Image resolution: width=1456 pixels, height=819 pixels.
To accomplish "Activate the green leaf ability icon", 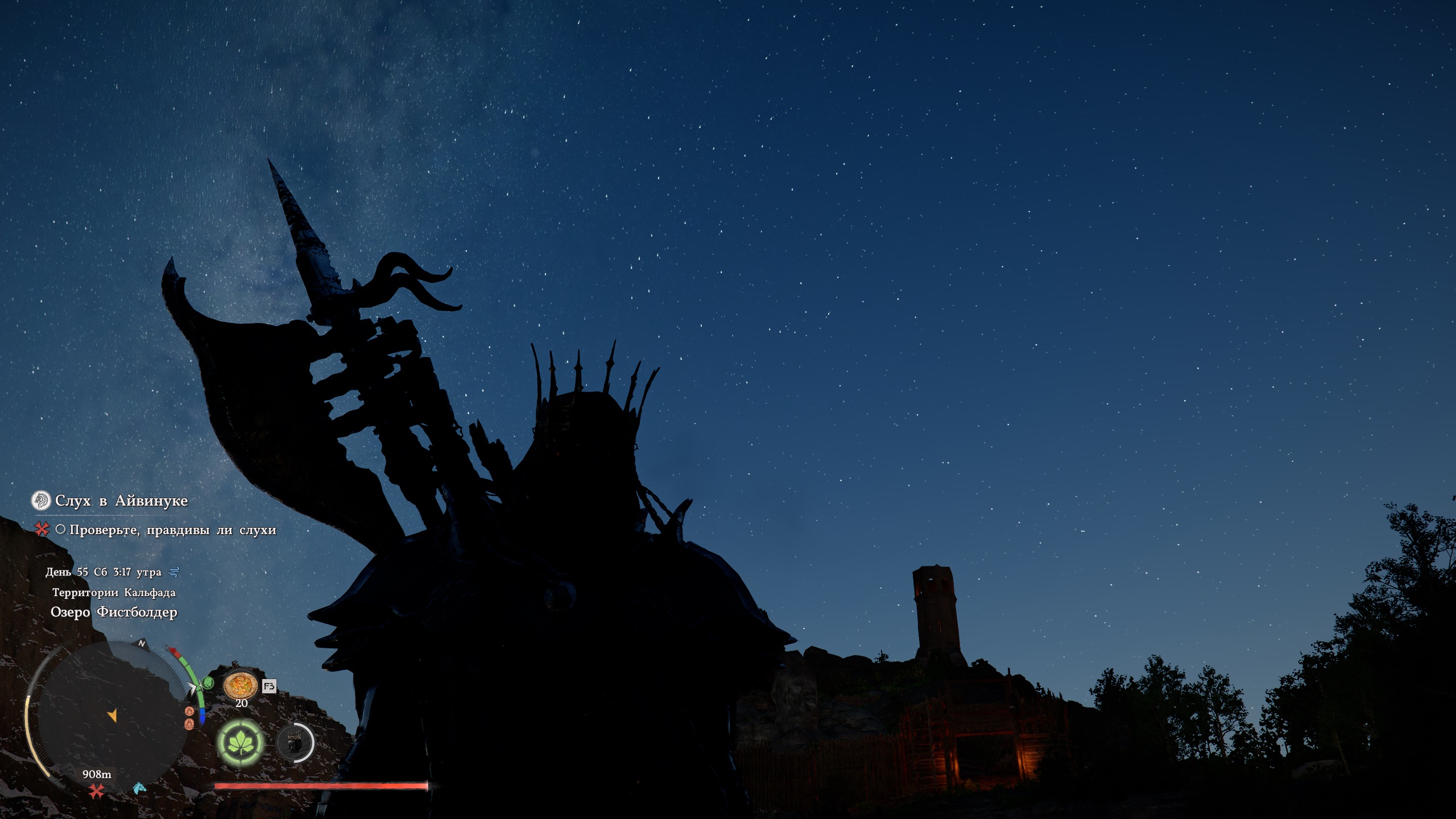I will coord(241,743).
